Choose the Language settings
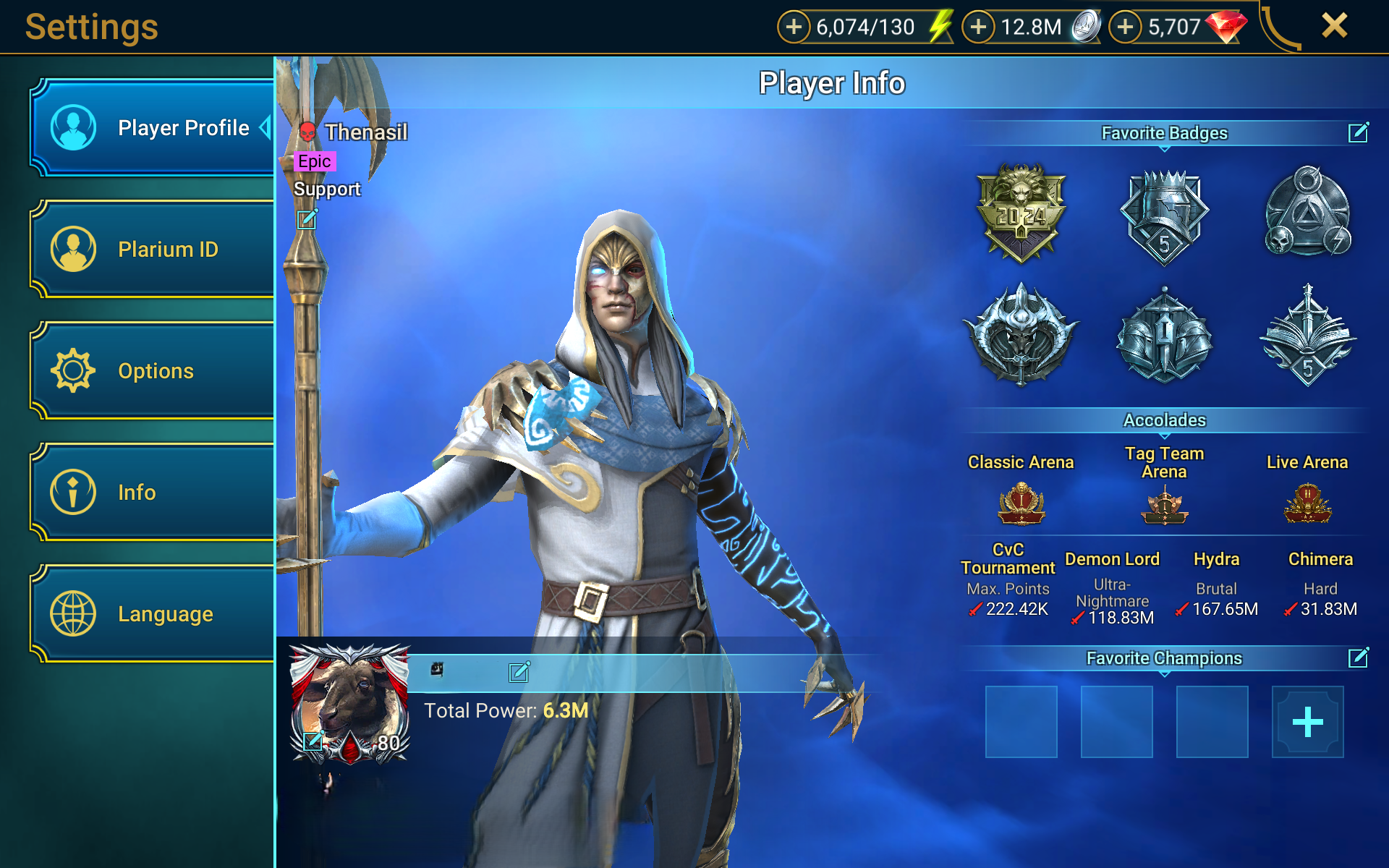 [152, 614]
